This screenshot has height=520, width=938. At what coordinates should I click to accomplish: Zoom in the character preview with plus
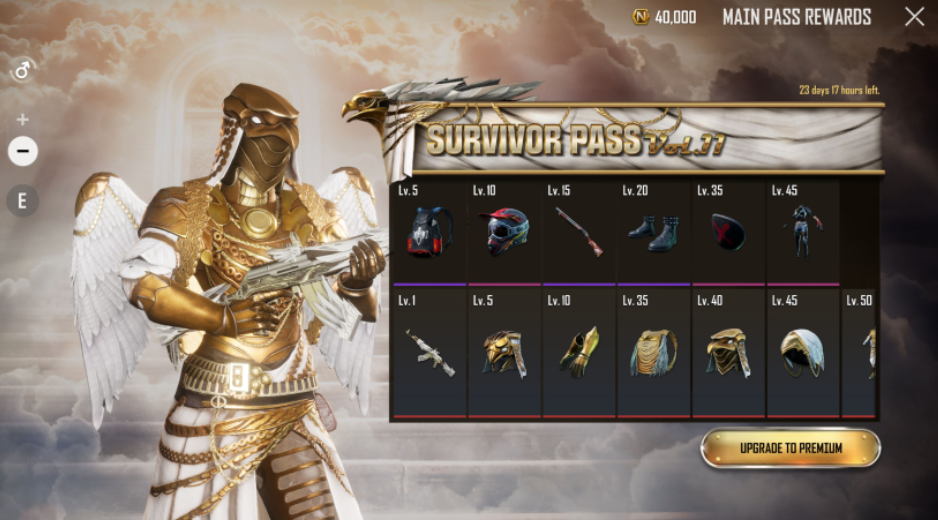[23, 119]
